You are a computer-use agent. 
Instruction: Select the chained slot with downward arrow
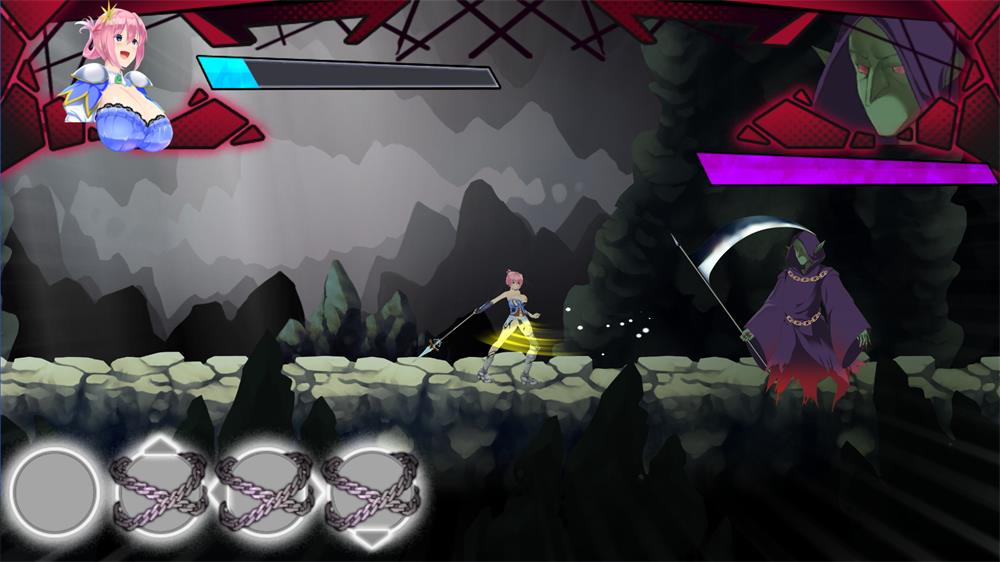point(372,492)
